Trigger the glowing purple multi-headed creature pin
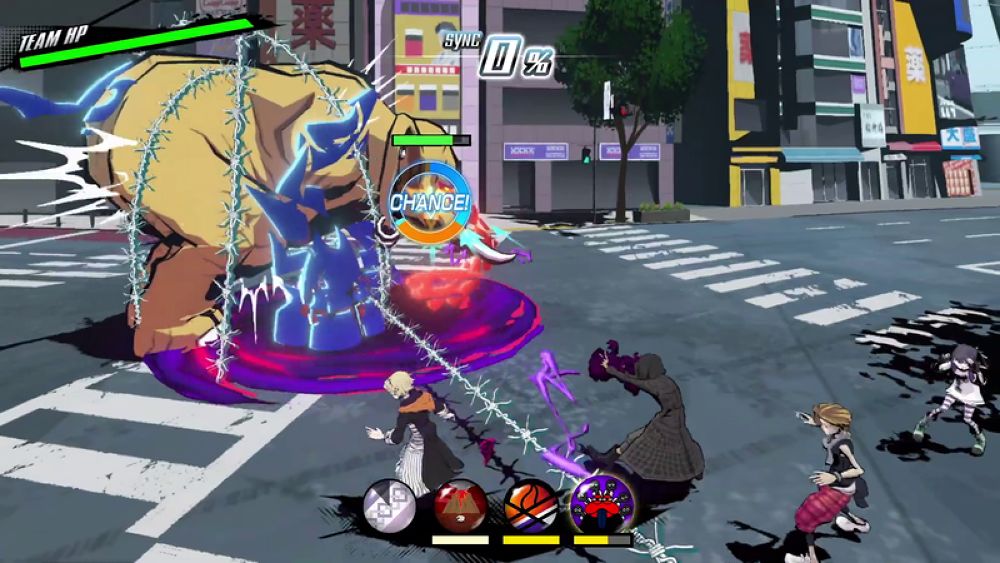This screenshot has height=563, width=1000. point(602,503)
